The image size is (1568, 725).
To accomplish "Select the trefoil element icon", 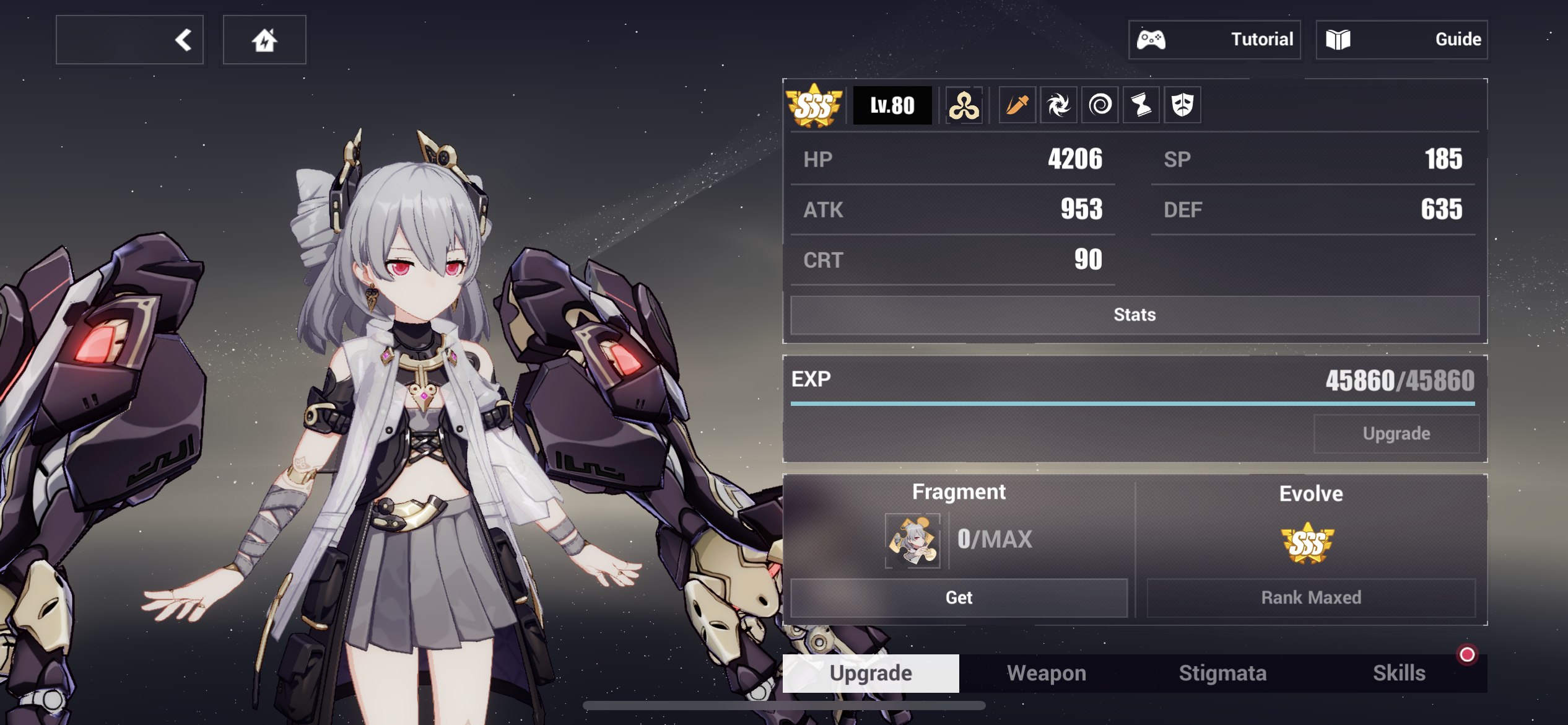I will click(964, 105).
